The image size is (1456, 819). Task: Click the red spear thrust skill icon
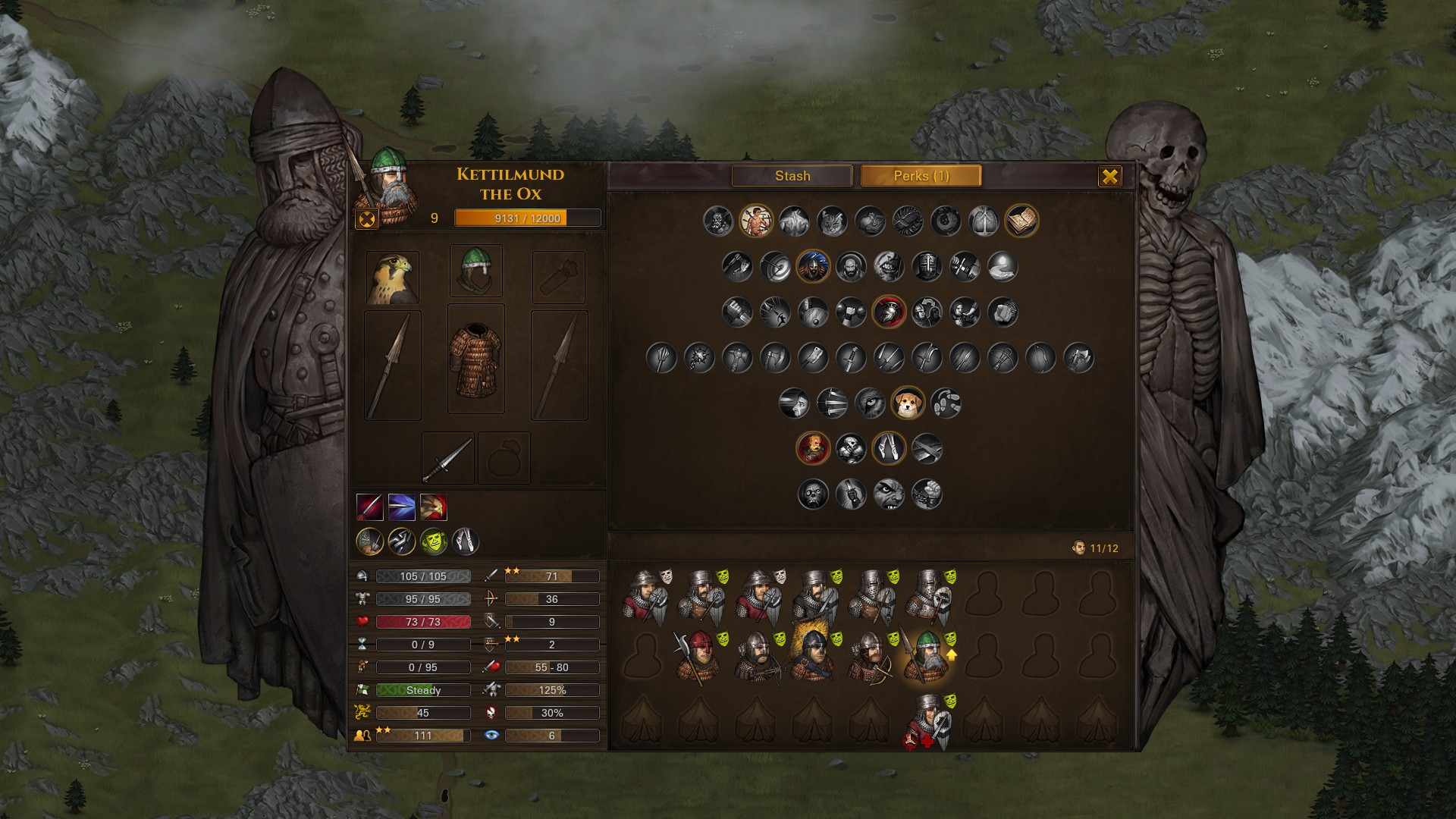click(x=369, y=507)
